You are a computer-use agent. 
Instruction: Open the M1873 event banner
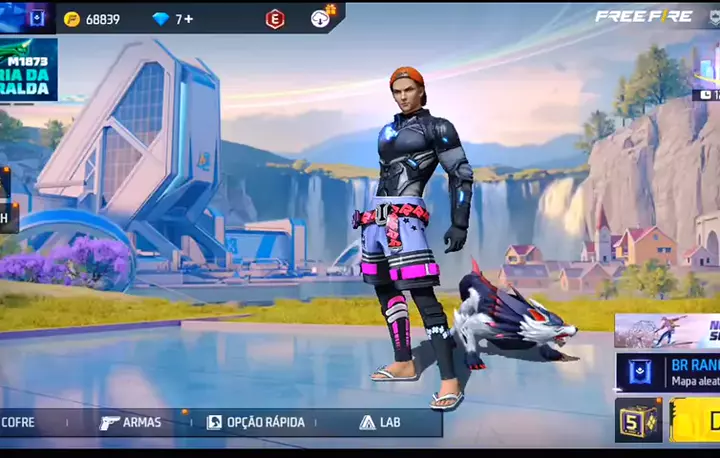click(x=28, y=70)
